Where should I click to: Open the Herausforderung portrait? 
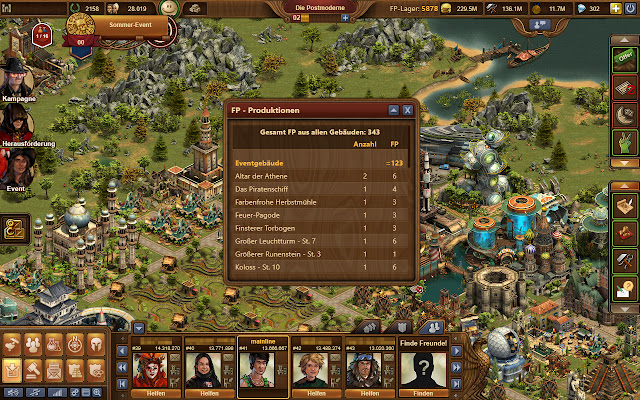[x=17, y=123]
